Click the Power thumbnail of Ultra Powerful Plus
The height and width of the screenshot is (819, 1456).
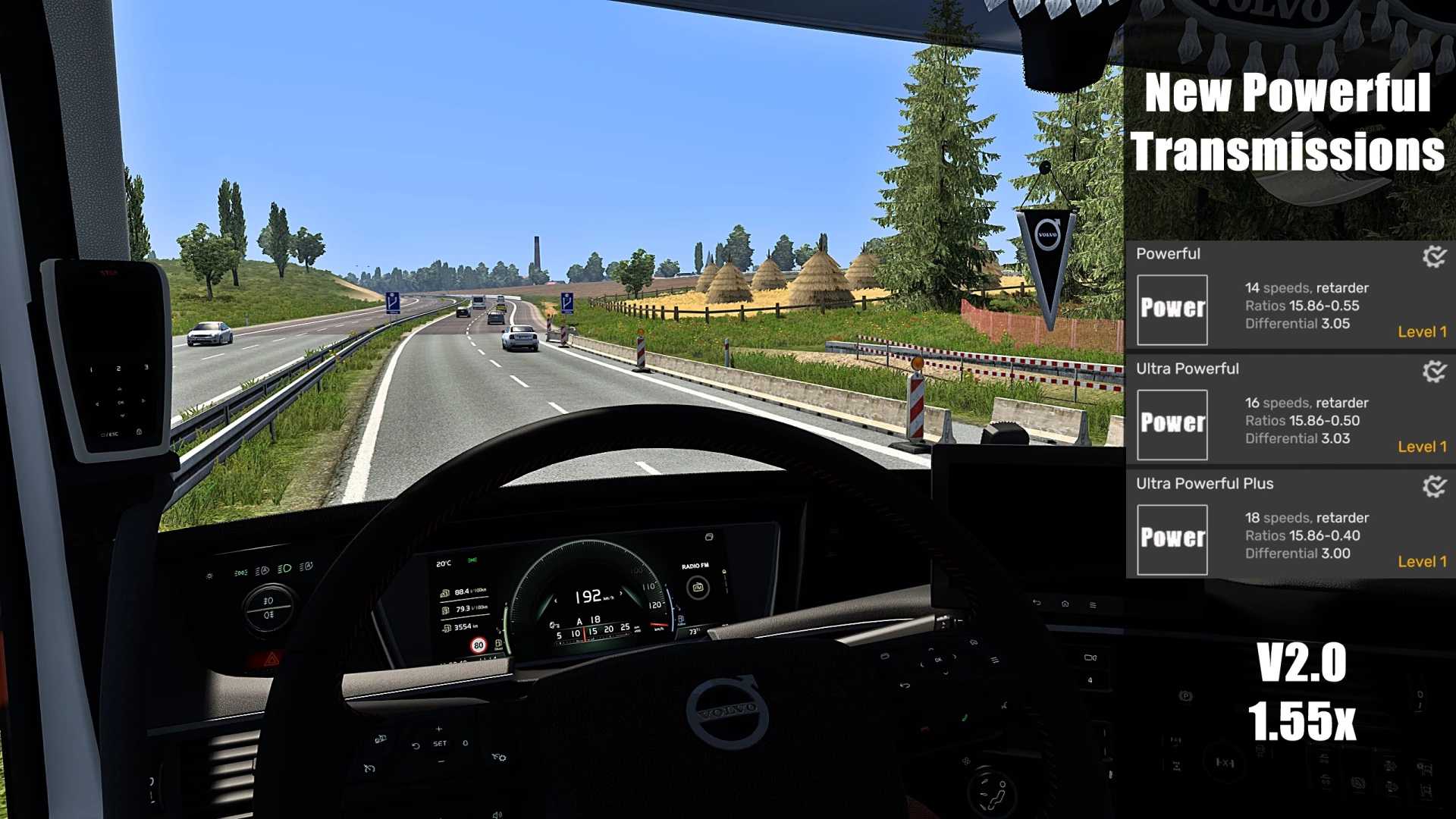pos(1172,539)
